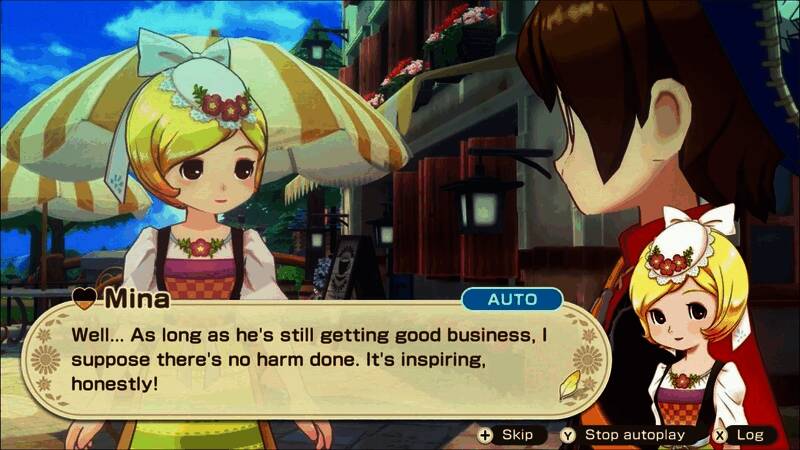800x450 pixels.
Task: Open the dialogue Log
Action: pyautogui.click(x=738, y=435)
